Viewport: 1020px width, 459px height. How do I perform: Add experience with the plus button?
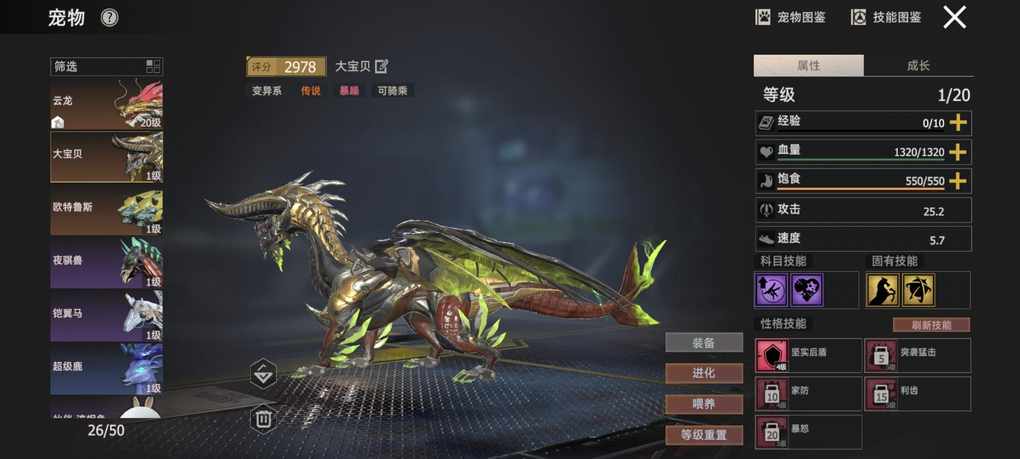(x=958, y=123)
